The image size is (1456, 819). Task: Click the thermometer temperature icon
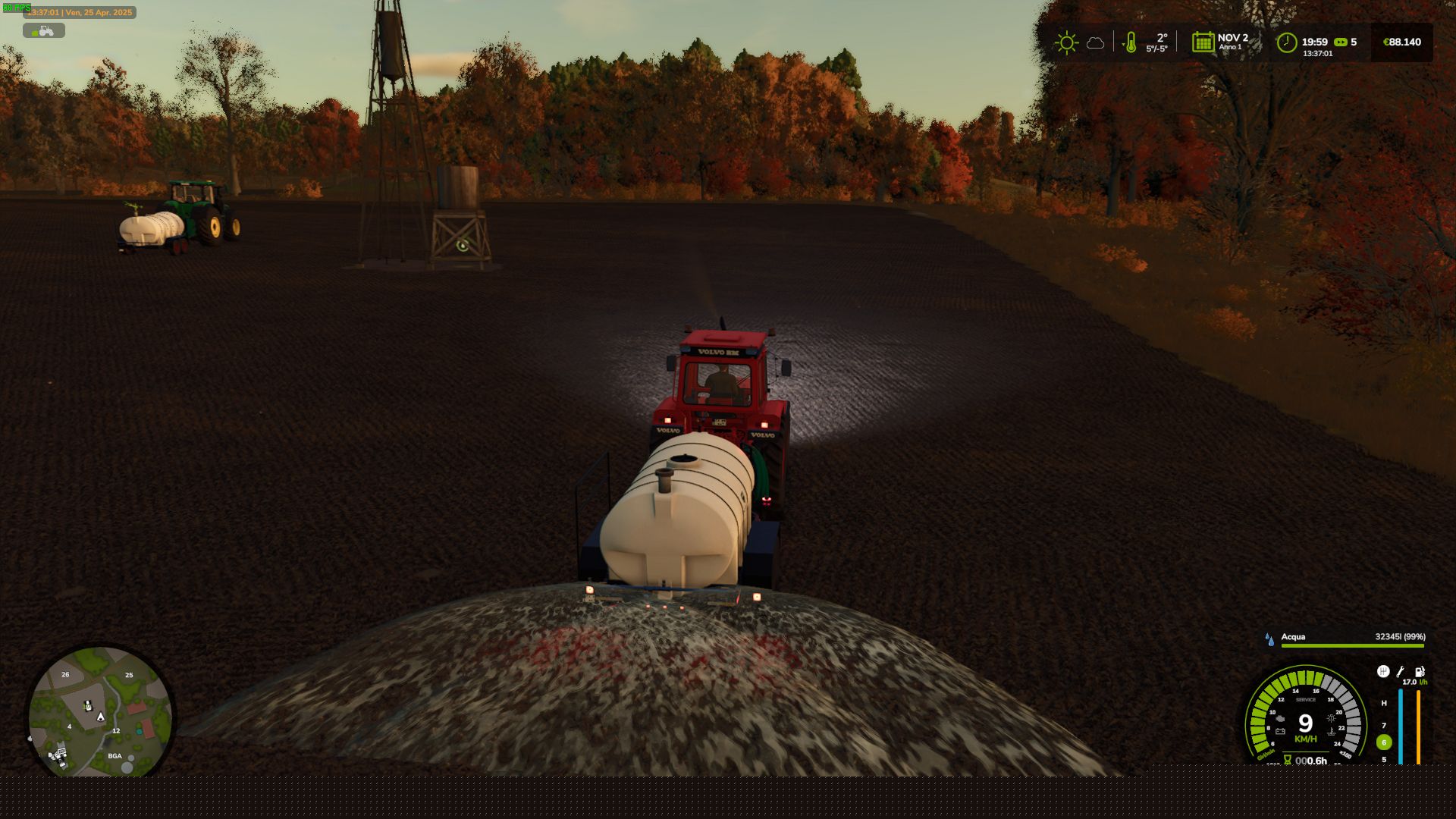pyautogui.click(x=1130, y=42)
